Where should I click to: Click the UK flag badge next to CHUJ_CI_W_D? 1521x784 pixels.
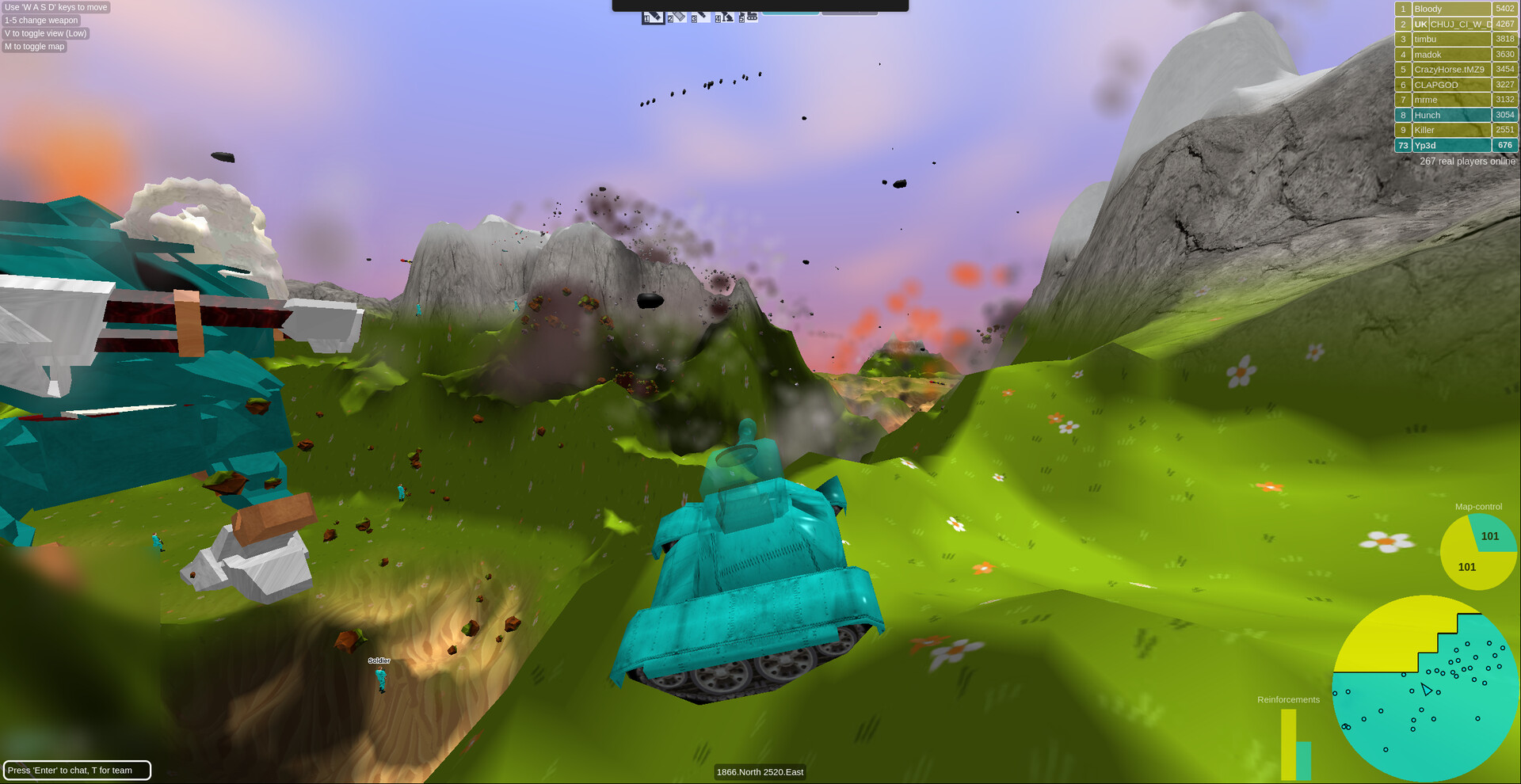coord(1420,24)
